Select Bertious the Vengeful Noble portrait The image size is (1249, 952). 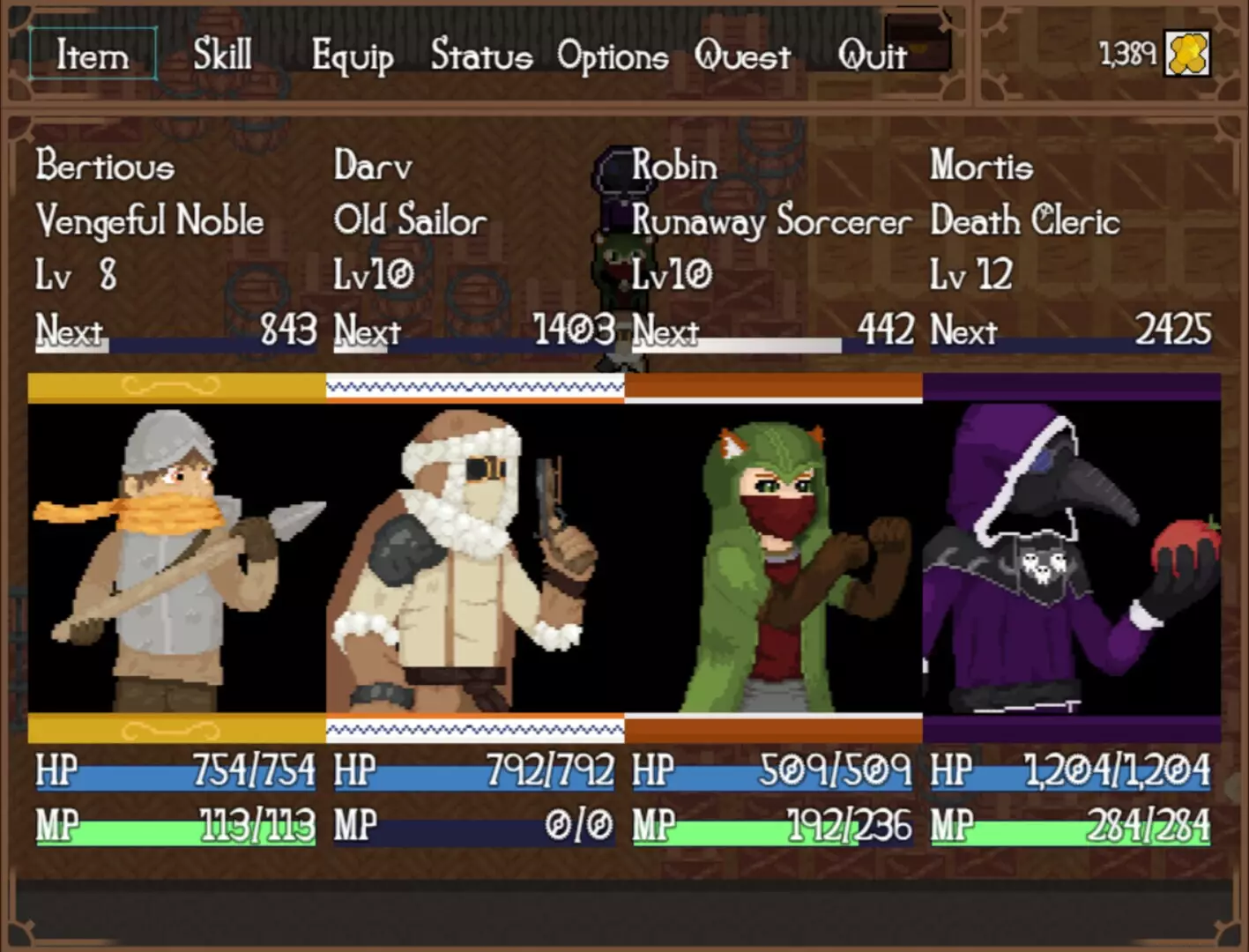(x=176, y=557)
